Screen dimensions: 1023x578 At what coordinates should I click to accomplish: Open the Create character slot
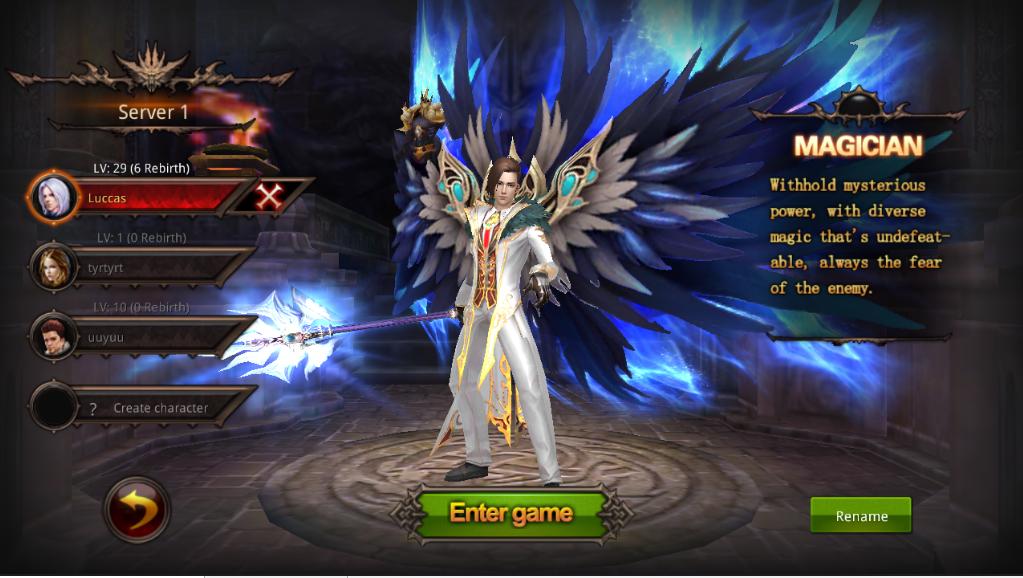tap(150, 407)
